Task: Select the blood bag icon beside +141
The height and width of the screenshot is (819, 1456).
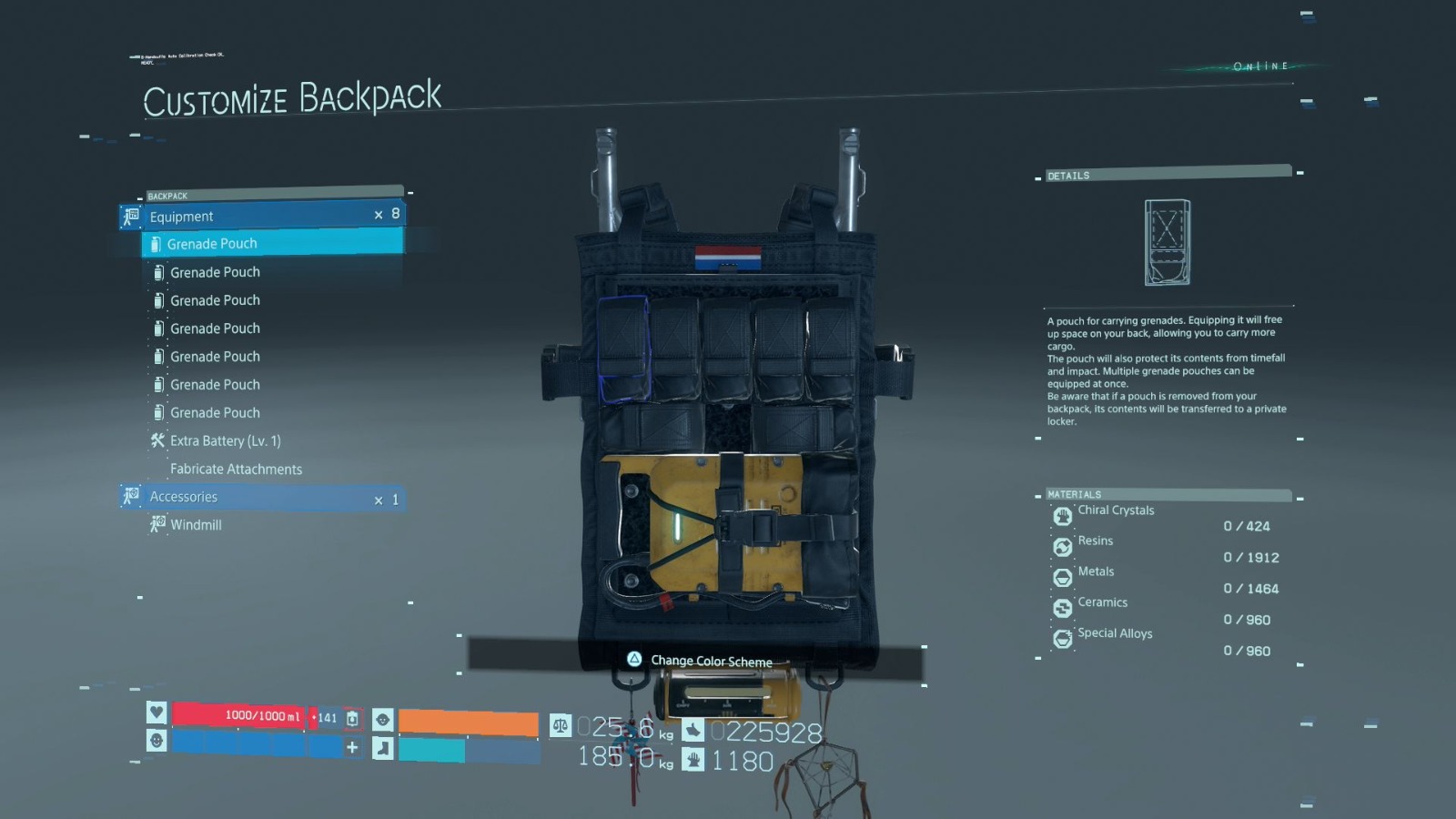Action: tap(354, 718)
